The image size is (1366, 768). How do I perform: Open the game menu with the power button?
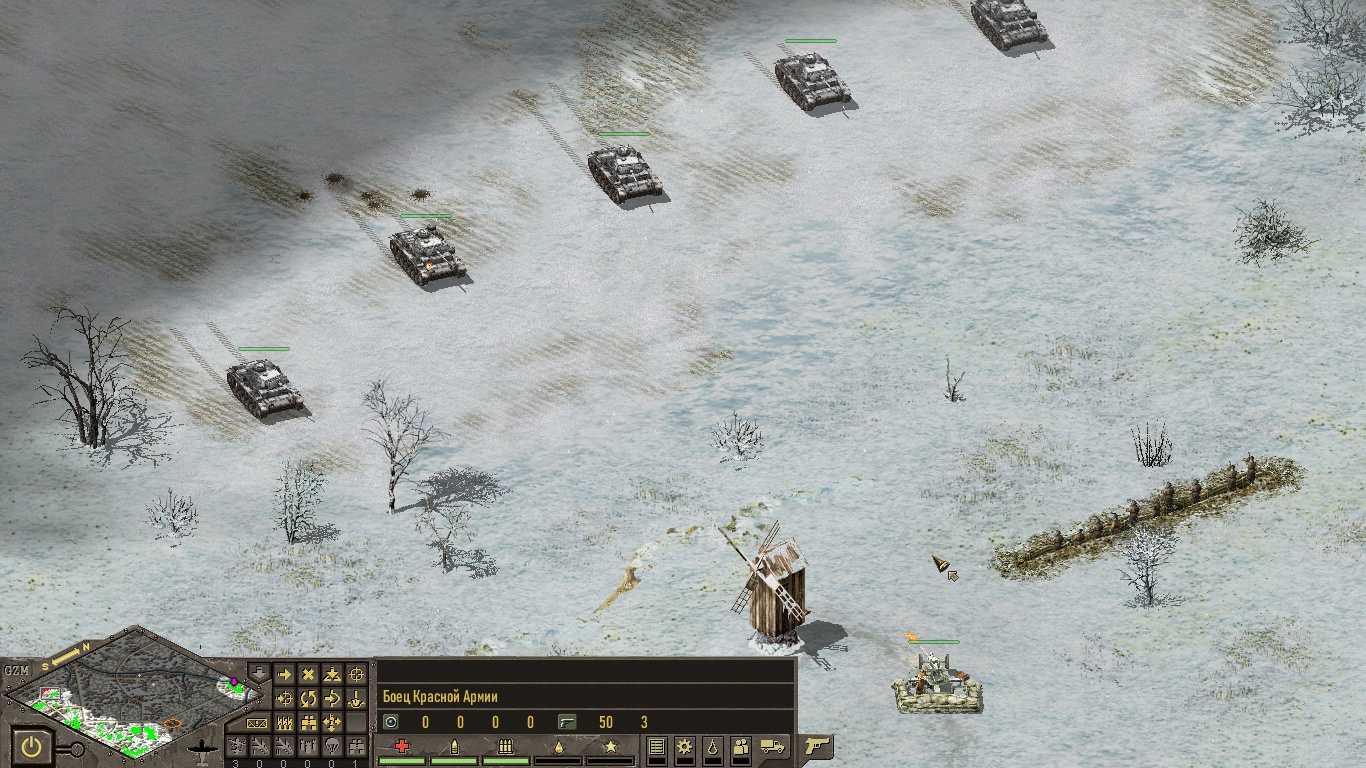[x=33, y=745]
